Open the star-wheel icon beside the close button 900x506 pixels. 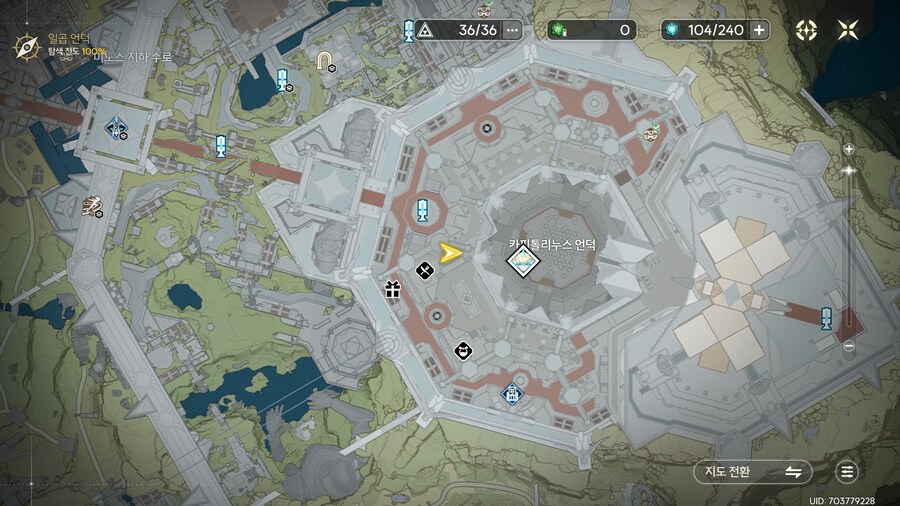point(806,30)
